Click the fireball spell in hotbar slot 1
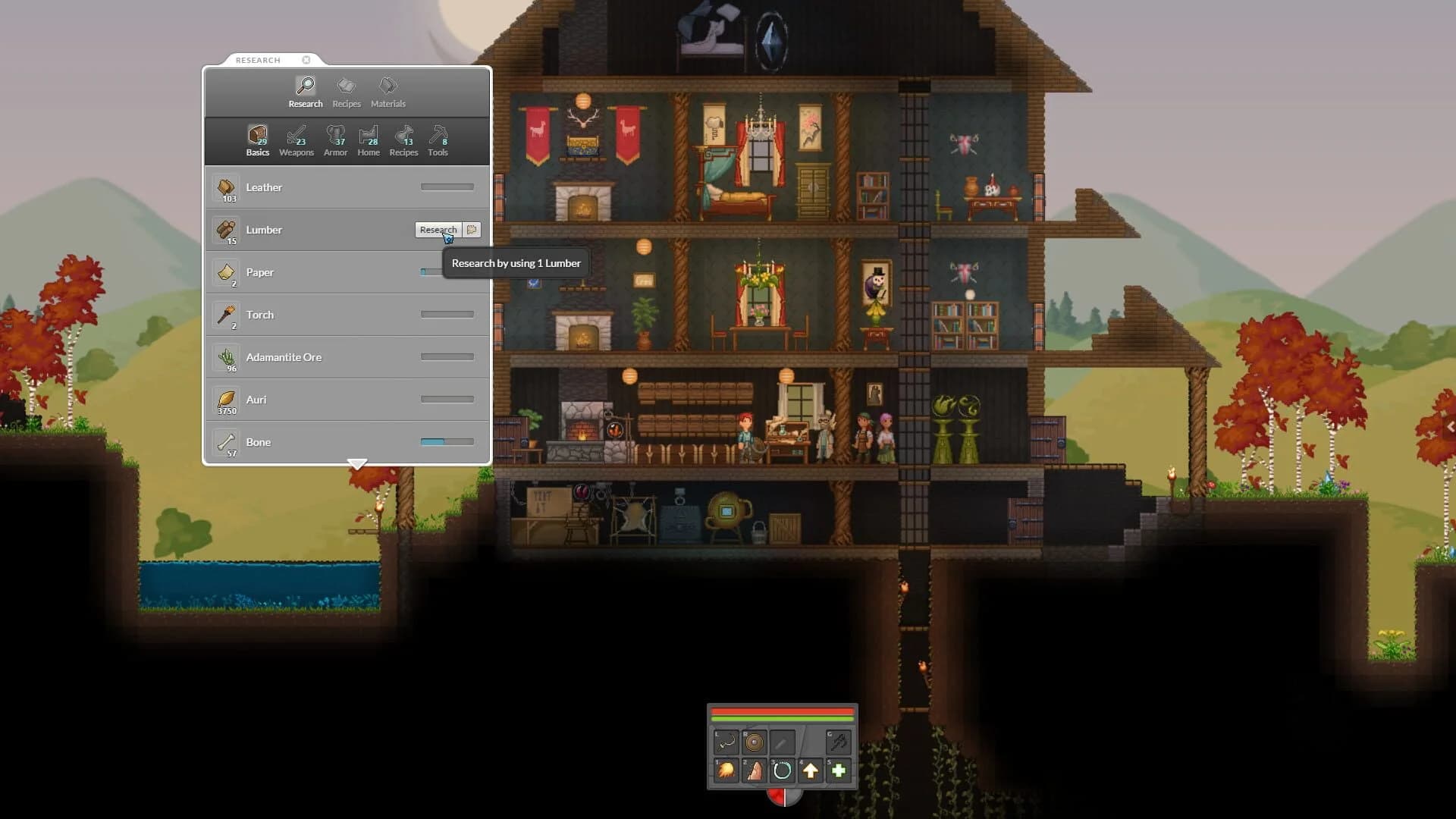 tap(725, 770)
